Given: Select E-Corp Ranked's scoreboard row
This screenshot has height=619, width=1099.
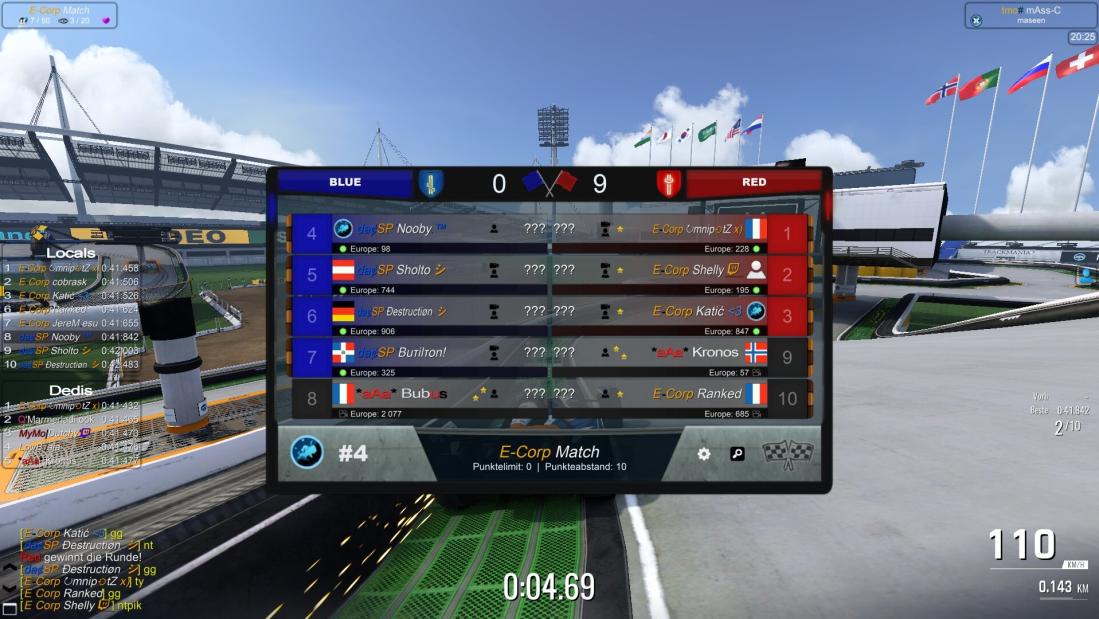Looking at the screenshot, I should pos(680,398).
